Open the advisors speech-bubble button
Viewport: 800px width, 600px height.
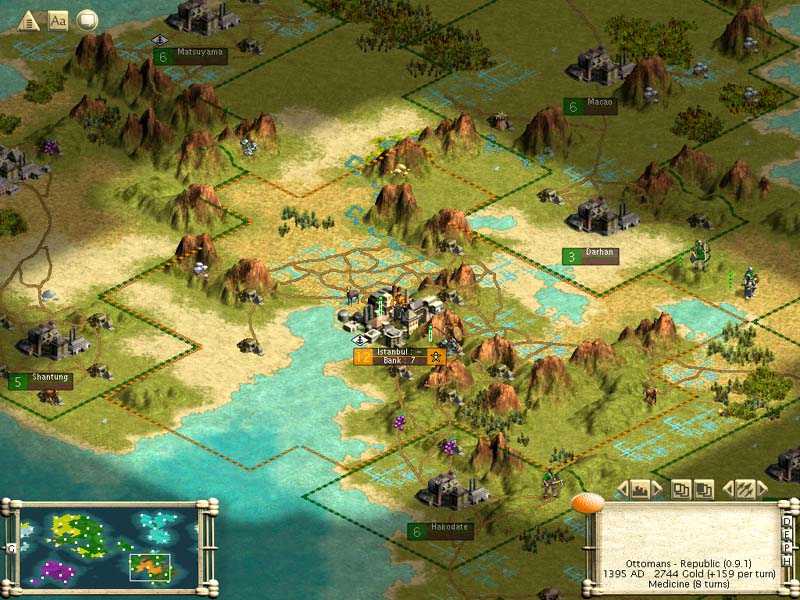click(87, 20)
